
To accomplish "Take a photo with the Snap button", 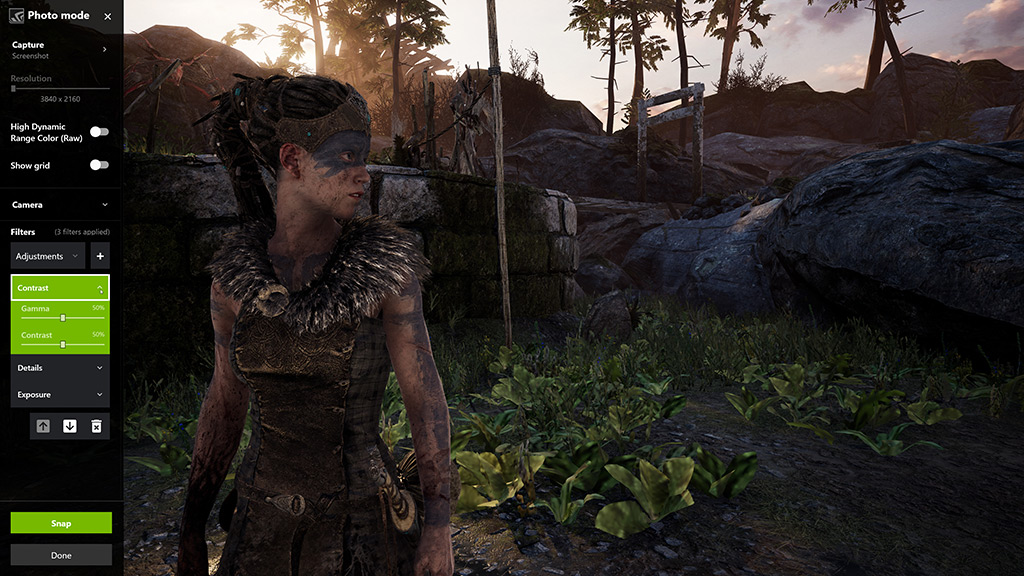I will point(61,523).
